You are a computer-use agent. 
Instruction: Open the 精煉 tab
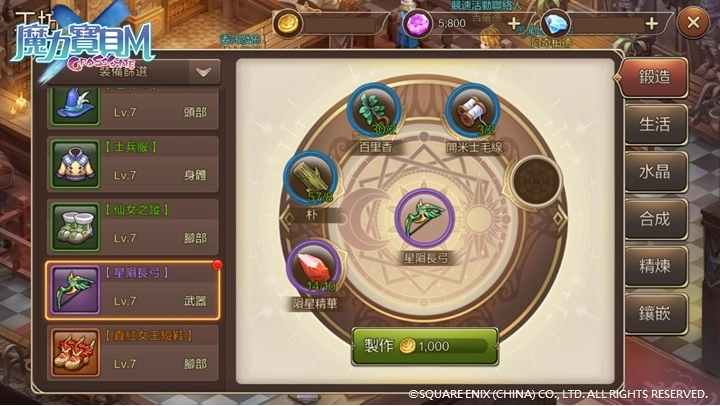point(654,266)
